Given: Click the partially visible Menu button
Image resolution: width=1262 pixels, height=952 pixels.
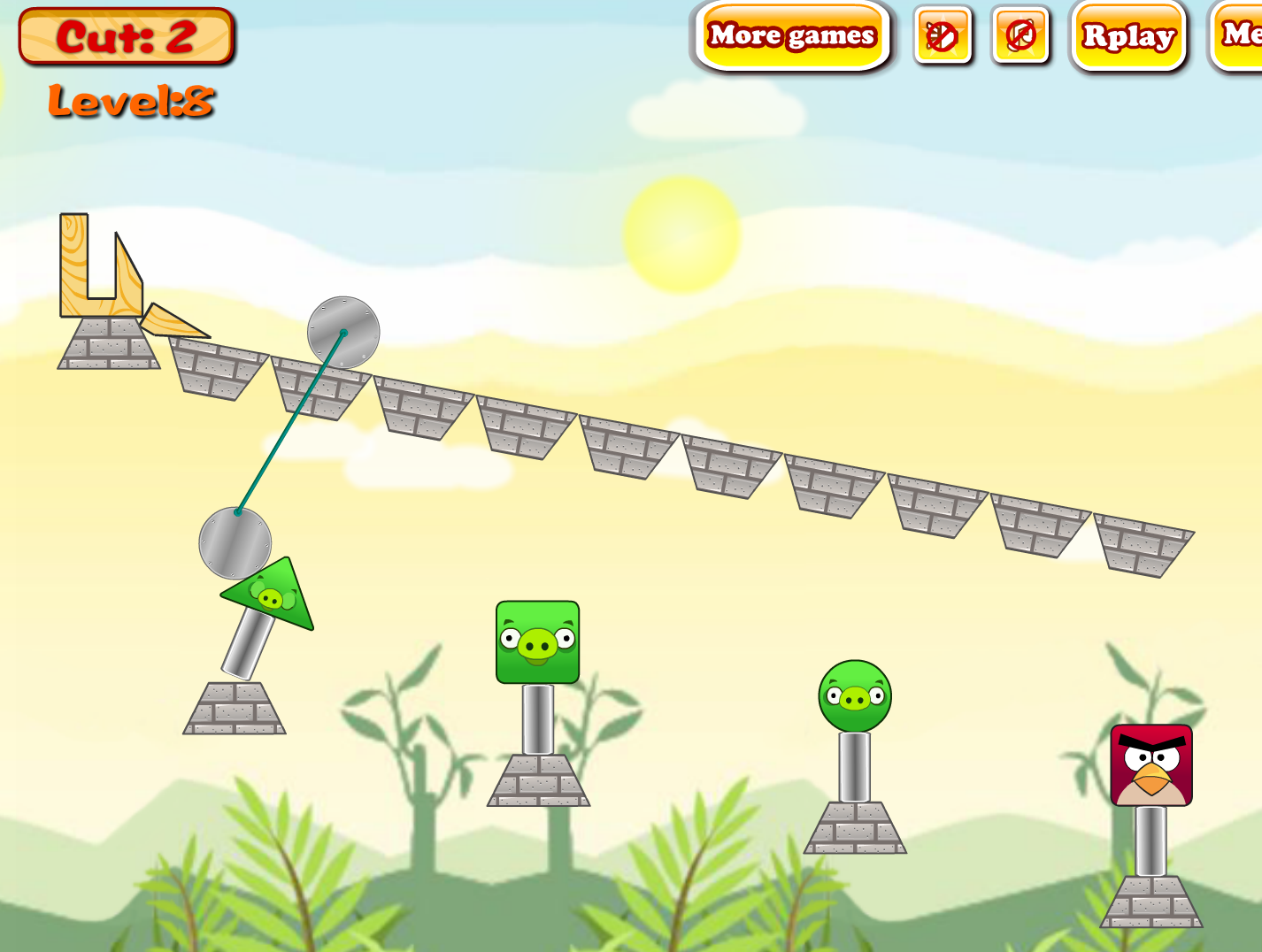Looking at the screenshot, I should [1238, 37].
